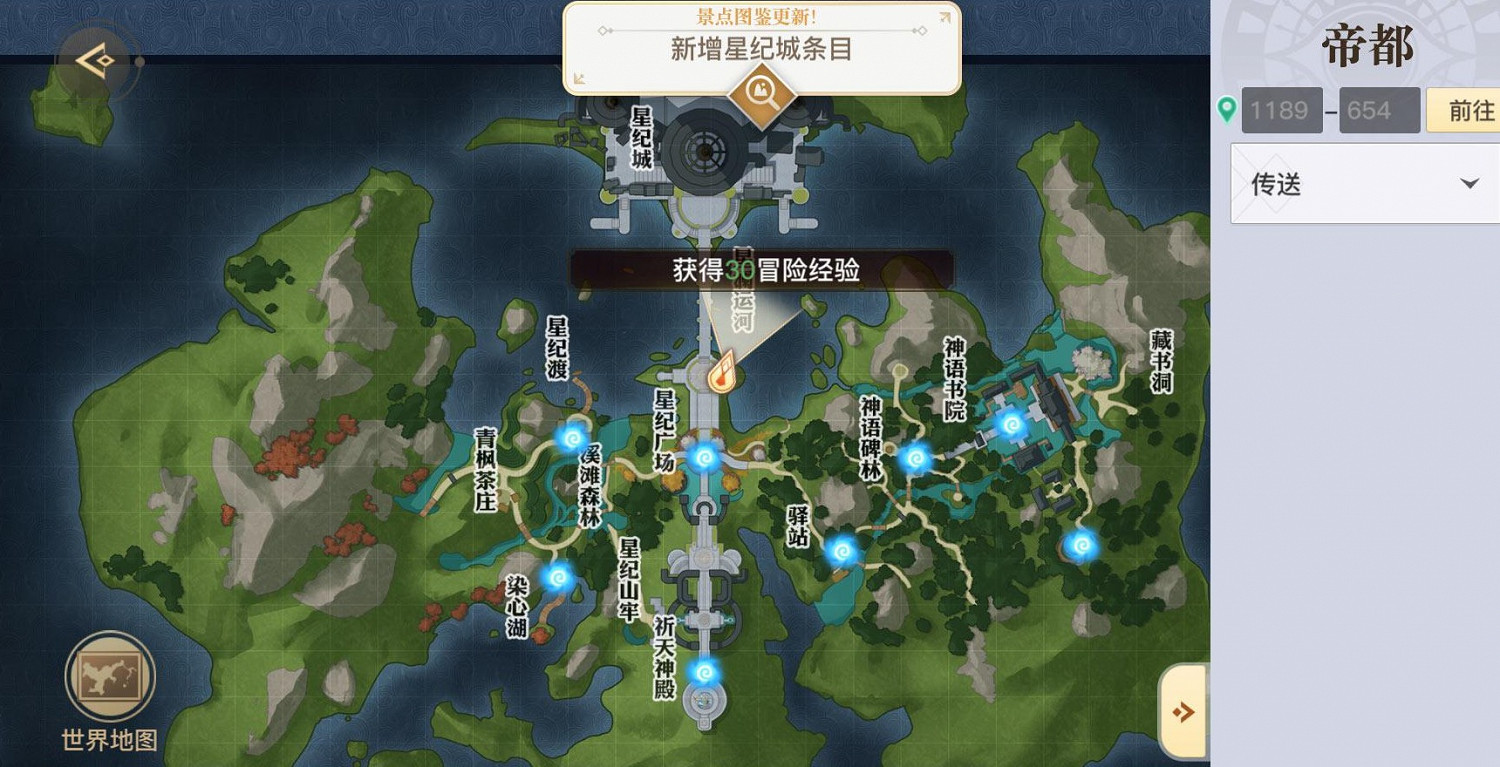Collapse the 传送 selector chevron

1470,183
